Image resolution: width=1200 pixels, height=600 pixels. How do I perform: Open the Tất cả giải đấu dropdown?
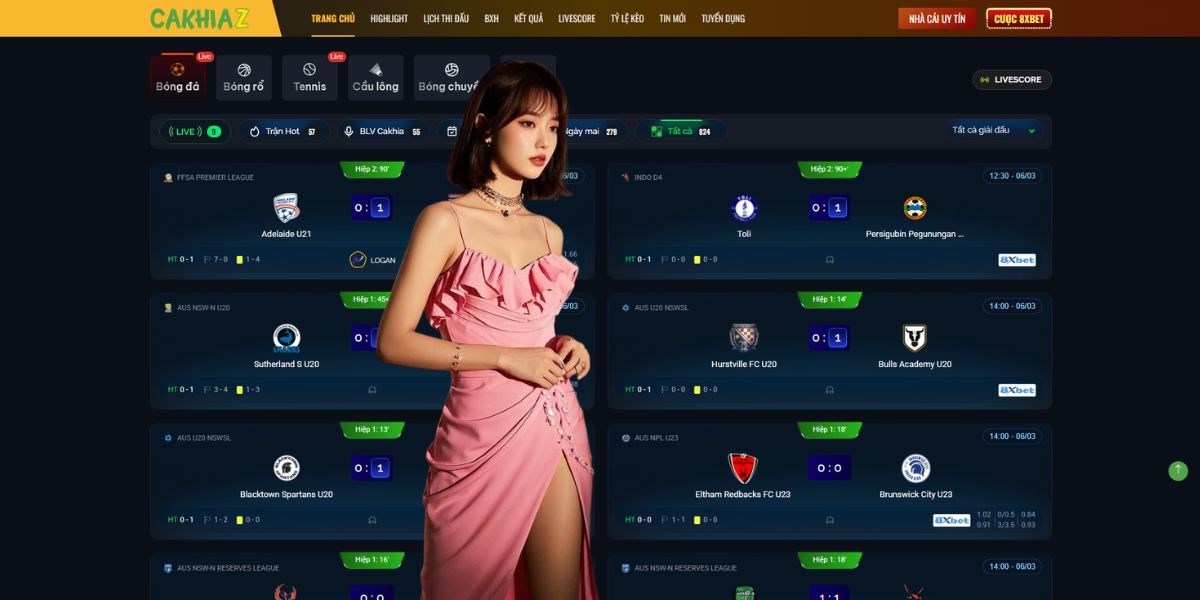tap(995, 130)
